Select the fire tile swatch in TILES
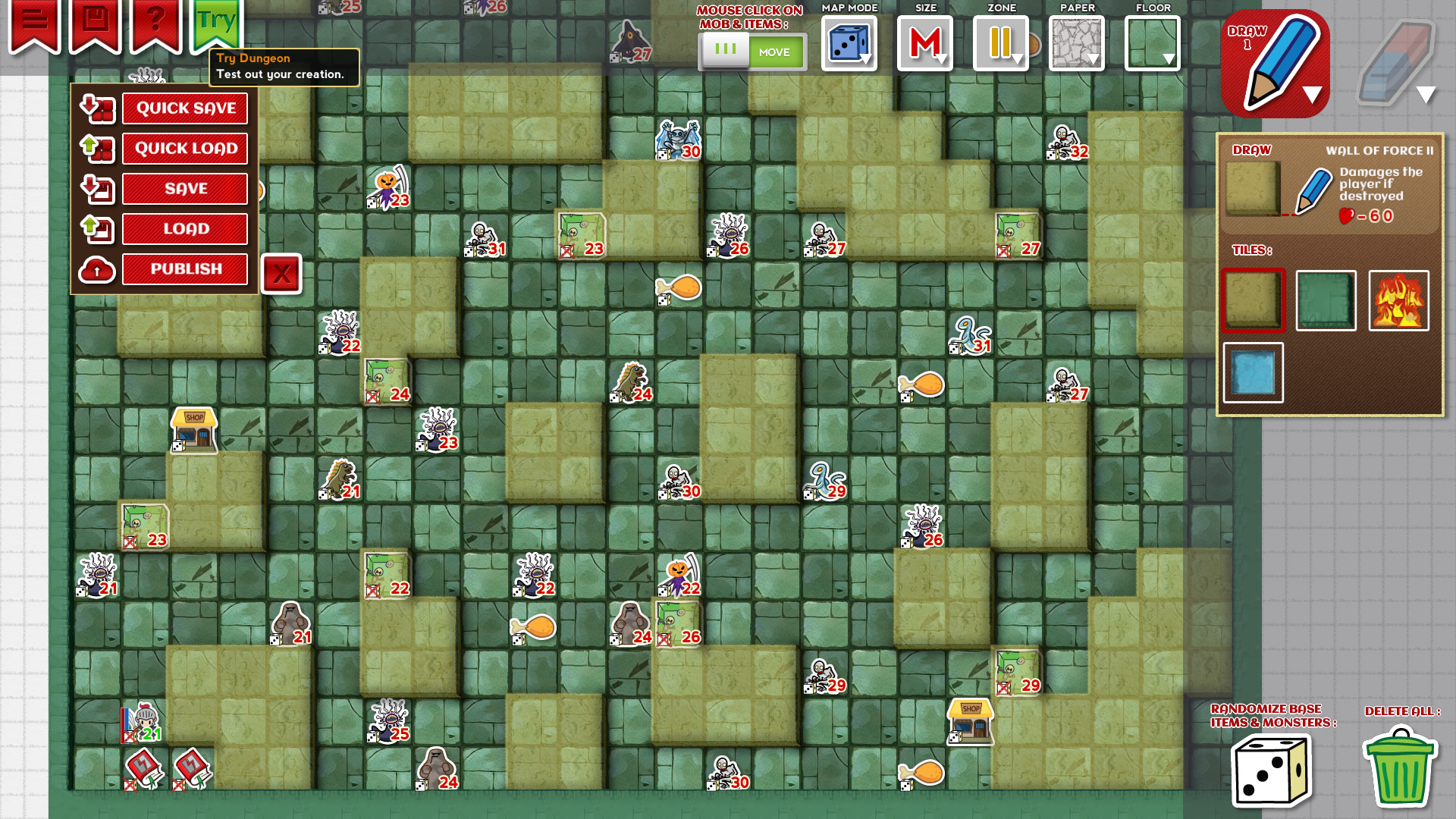 1399,300
